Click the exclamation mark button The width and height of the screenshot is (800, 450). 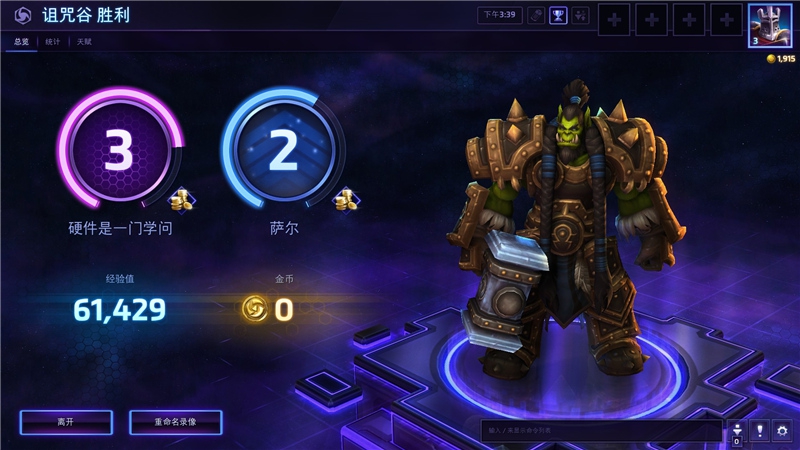pyautogui.click(x=760, y=430)
